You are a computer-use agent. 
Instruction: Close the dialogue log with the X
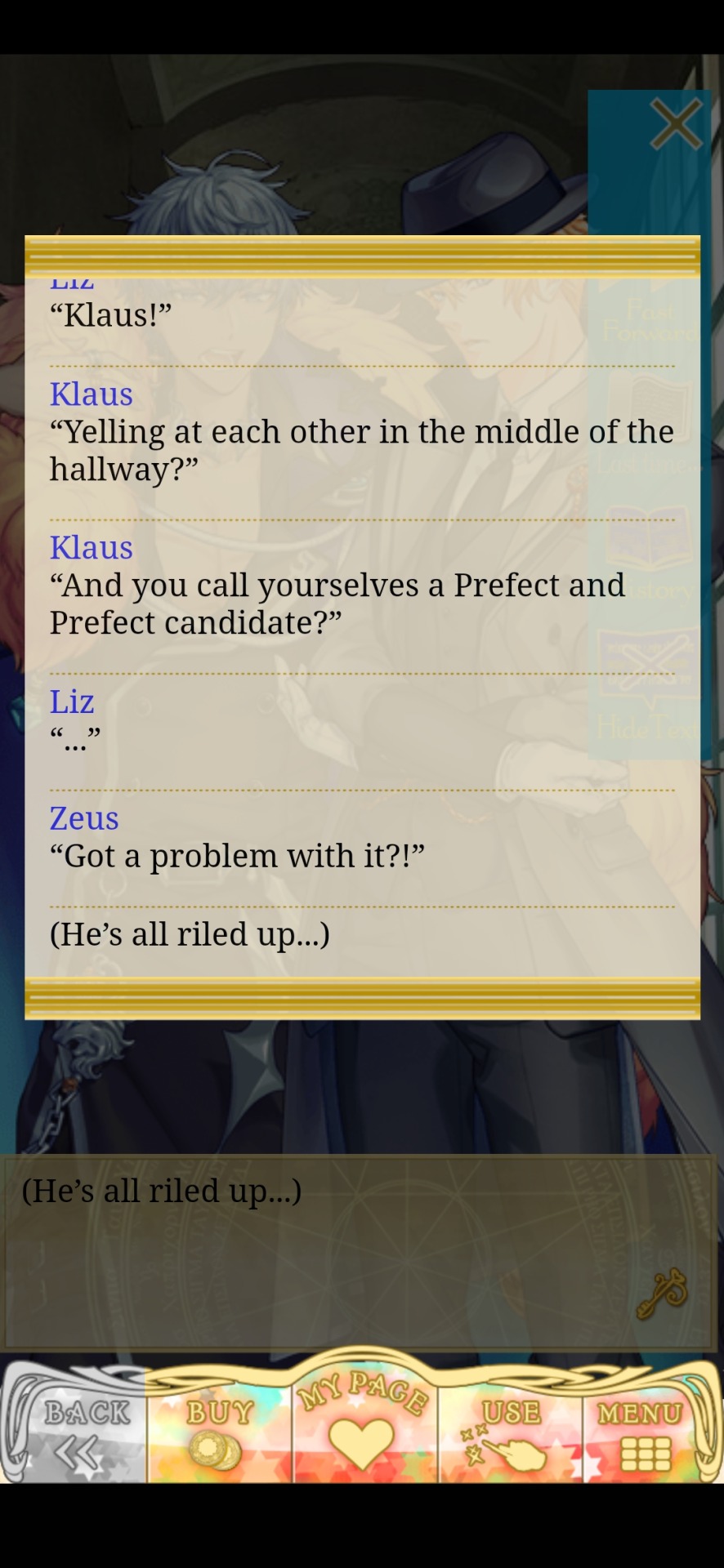675,125
